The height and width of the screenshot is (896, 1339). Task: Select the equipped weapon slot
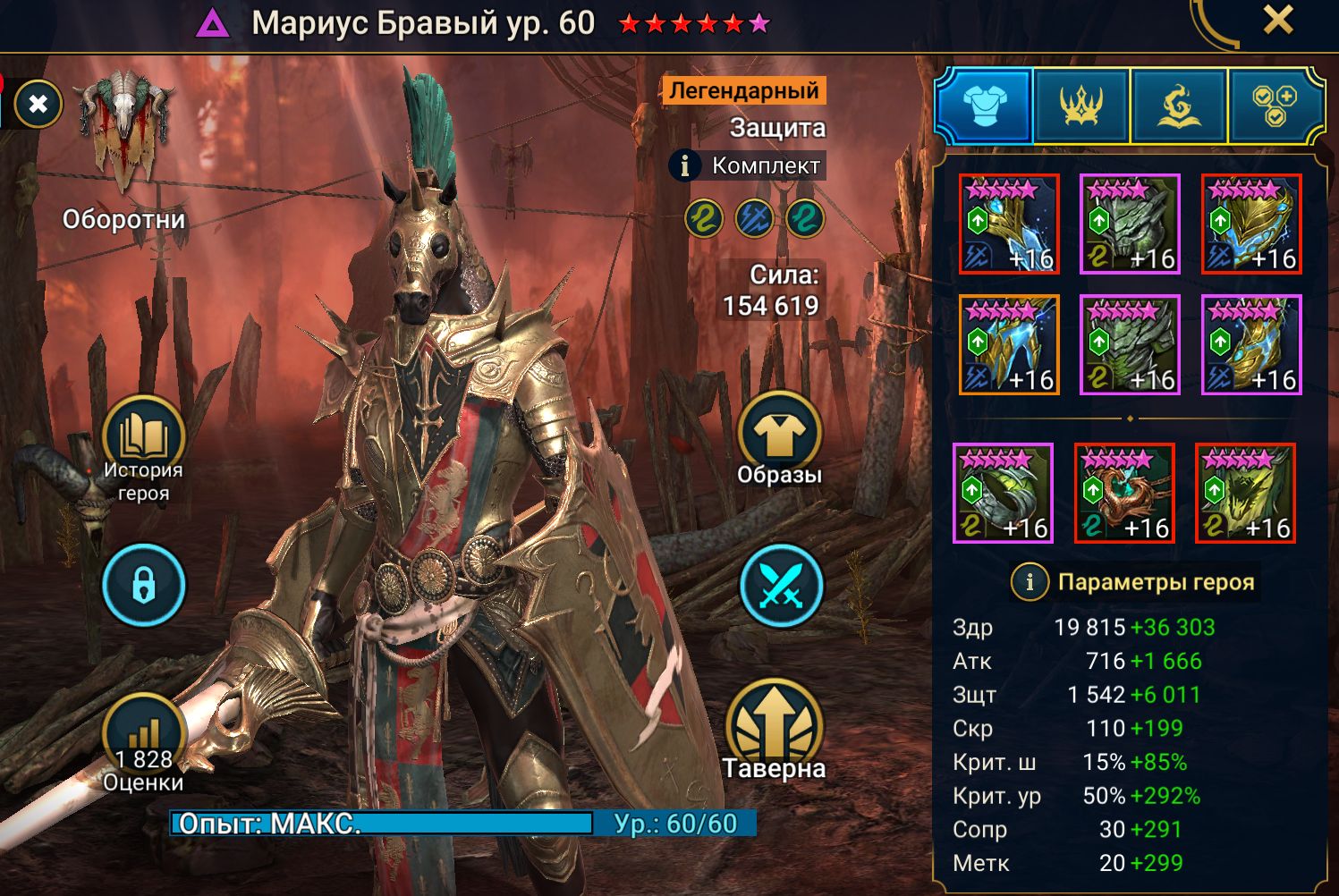tap(1009, 224)
